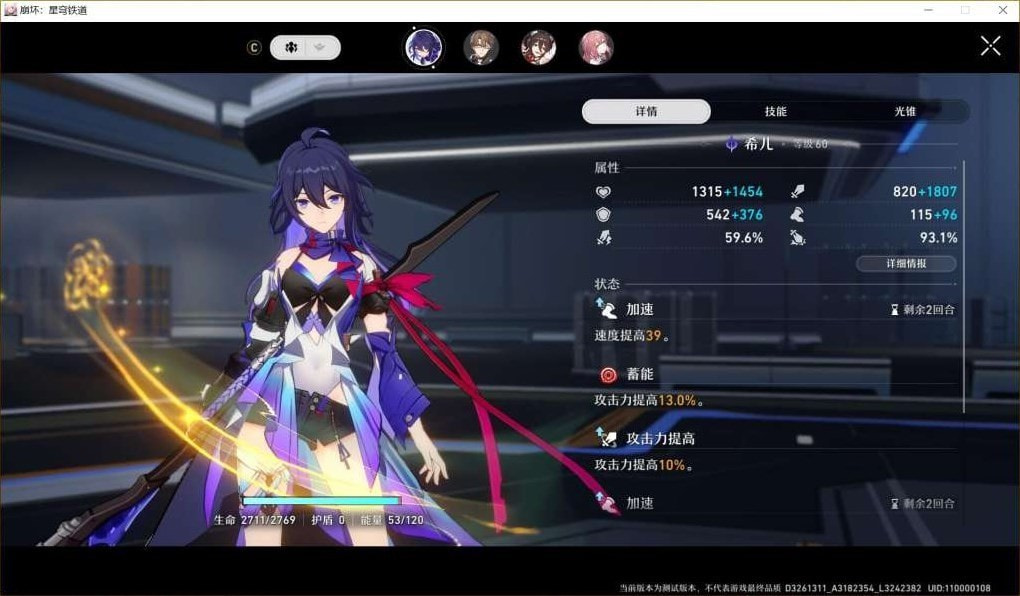Toggle the right-hand faded icon in the view switch

321,47
